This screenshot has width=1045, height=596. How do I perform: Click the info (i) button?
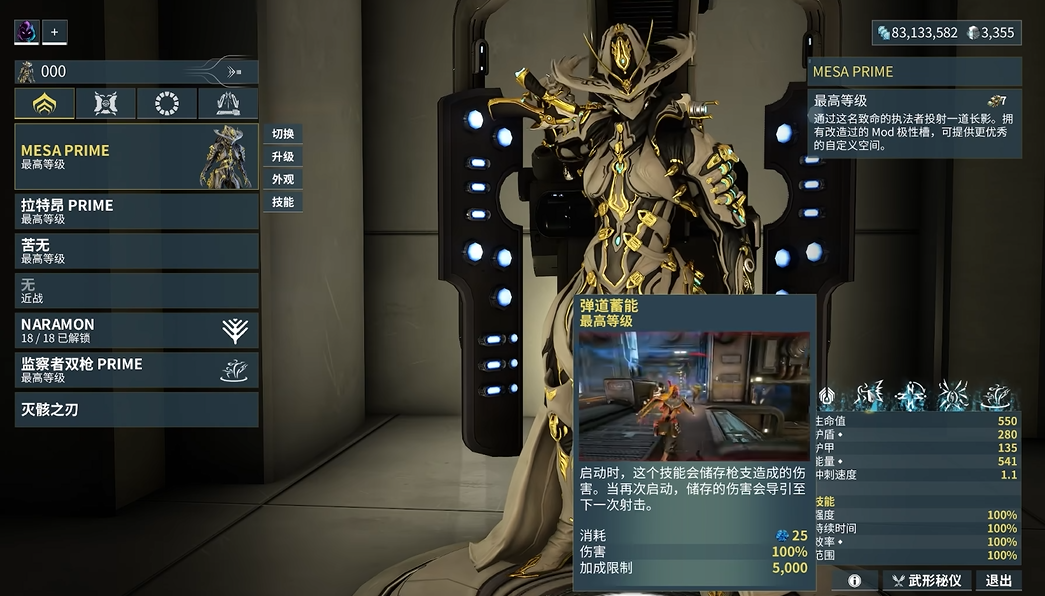pyautogui.click(x=855, y=580)
